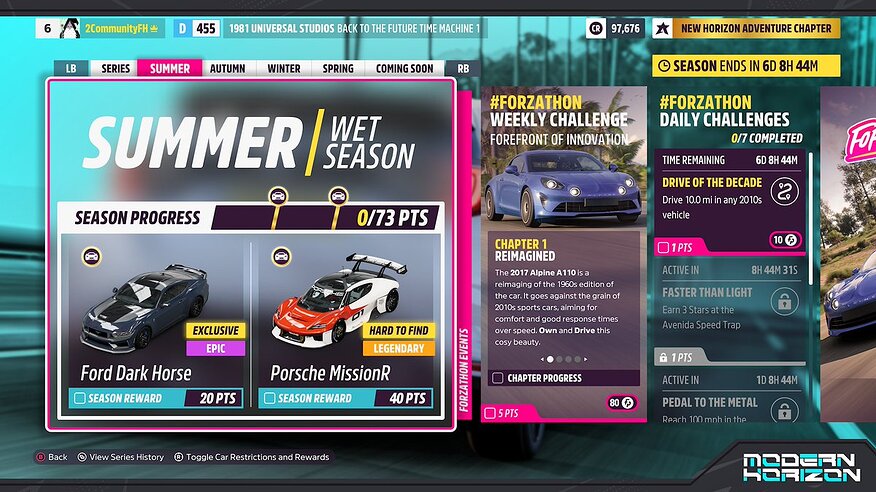Select the Summer season tab
Image resolution: width=876 pixels, height=492 pixels.
pos(170,69)
